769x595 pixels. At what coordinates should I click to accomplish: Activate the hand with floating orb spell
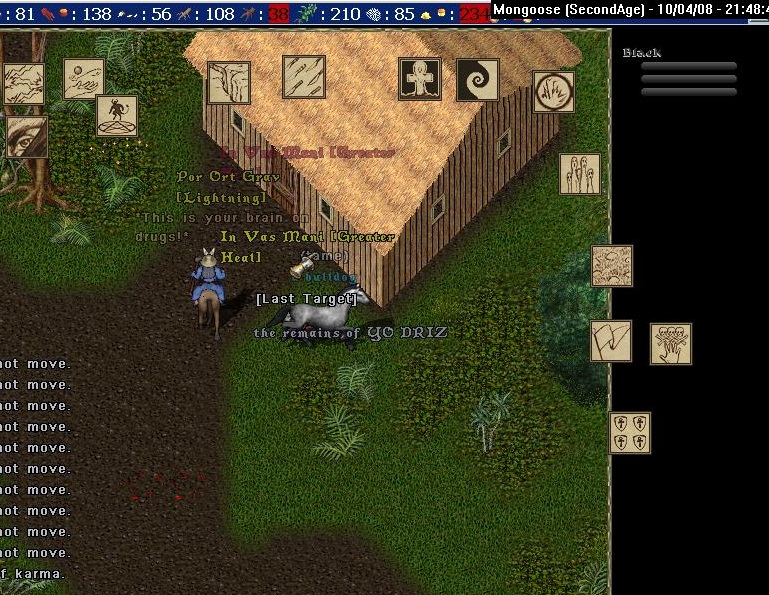click(84, 79)
